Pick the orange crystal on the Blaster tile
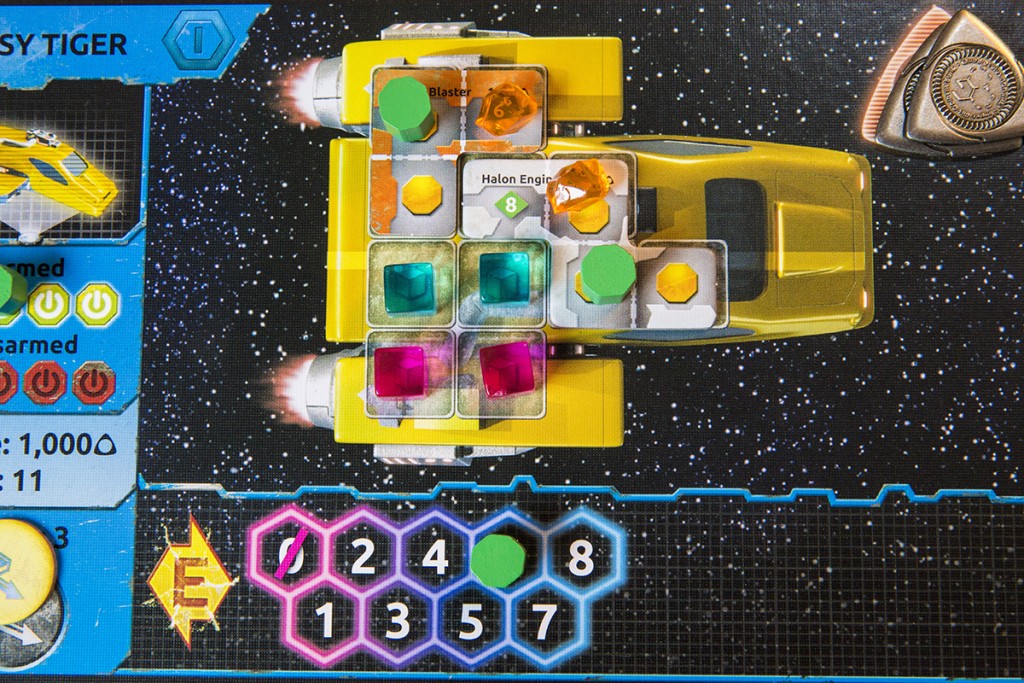This screenshot has width=1024, height=683. click(506, 108)
